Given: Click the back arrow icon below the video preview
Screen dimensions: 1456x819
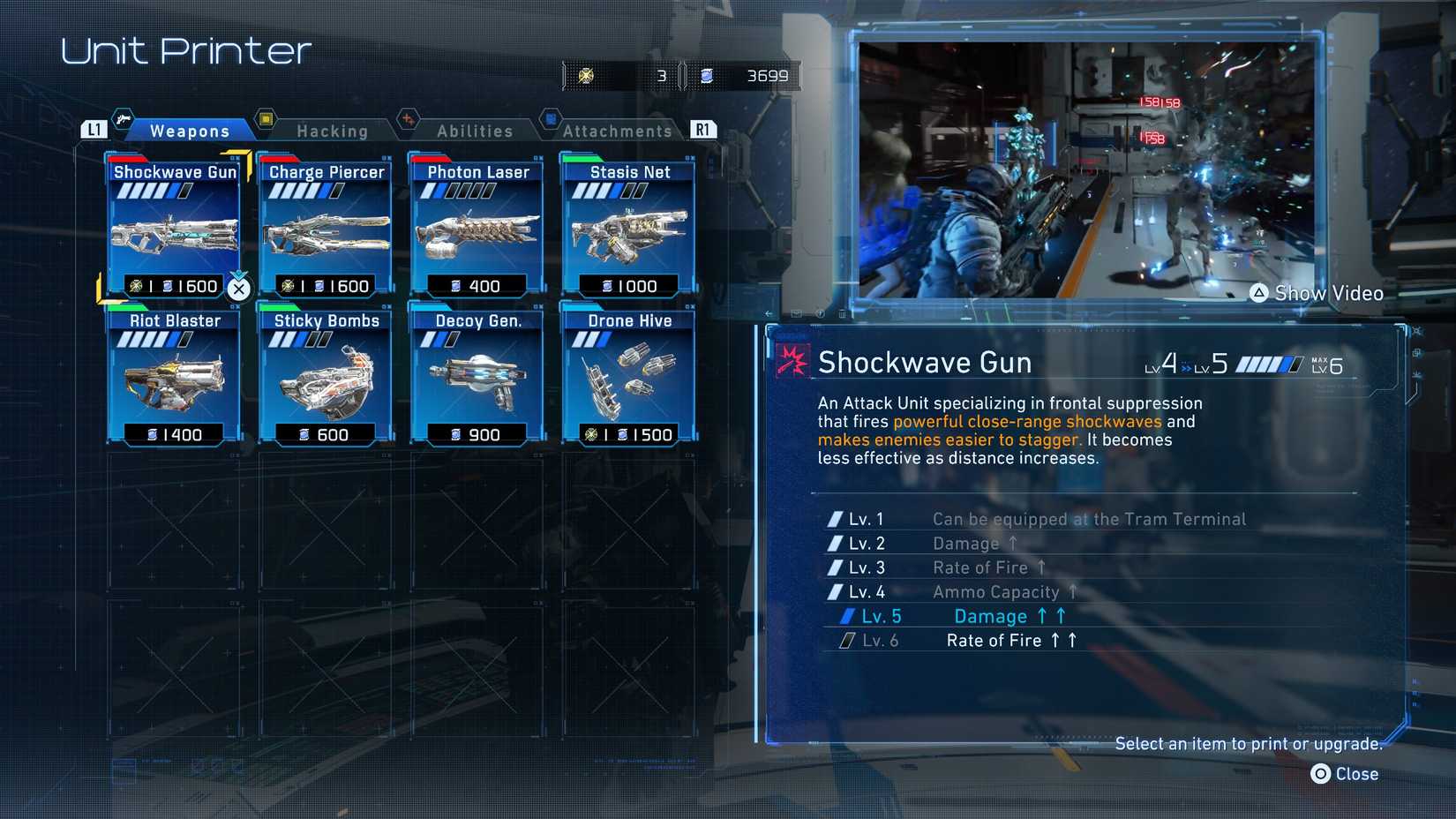Looking at the screenshot, I should click(769, 314).
